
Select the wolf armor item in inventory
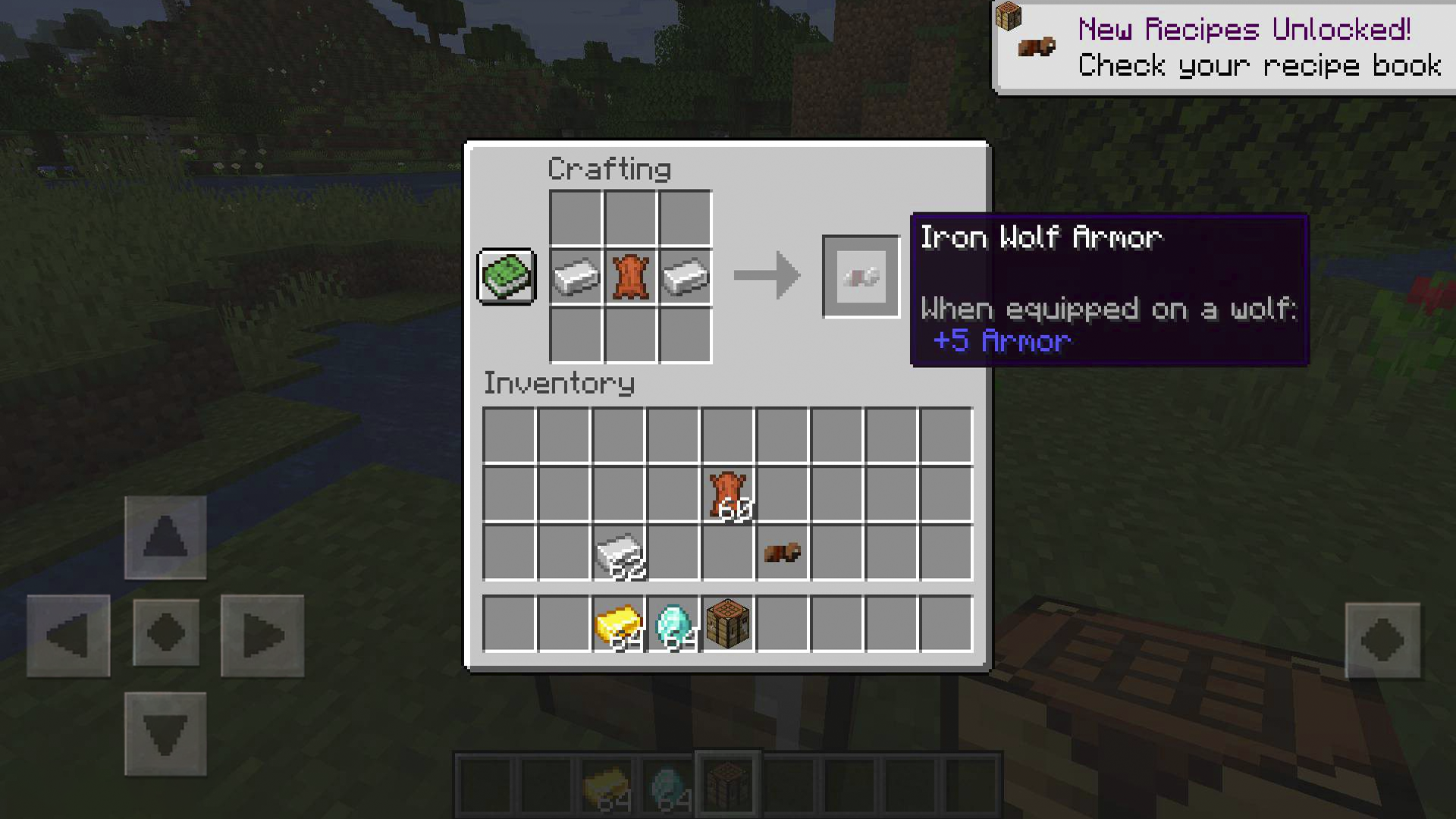coord(783,553)
